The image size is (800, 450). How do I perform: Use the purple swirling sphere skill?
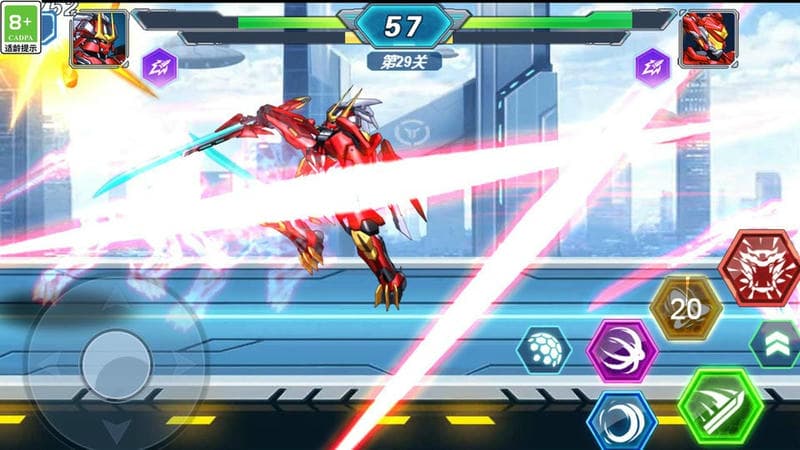point(622,351)
